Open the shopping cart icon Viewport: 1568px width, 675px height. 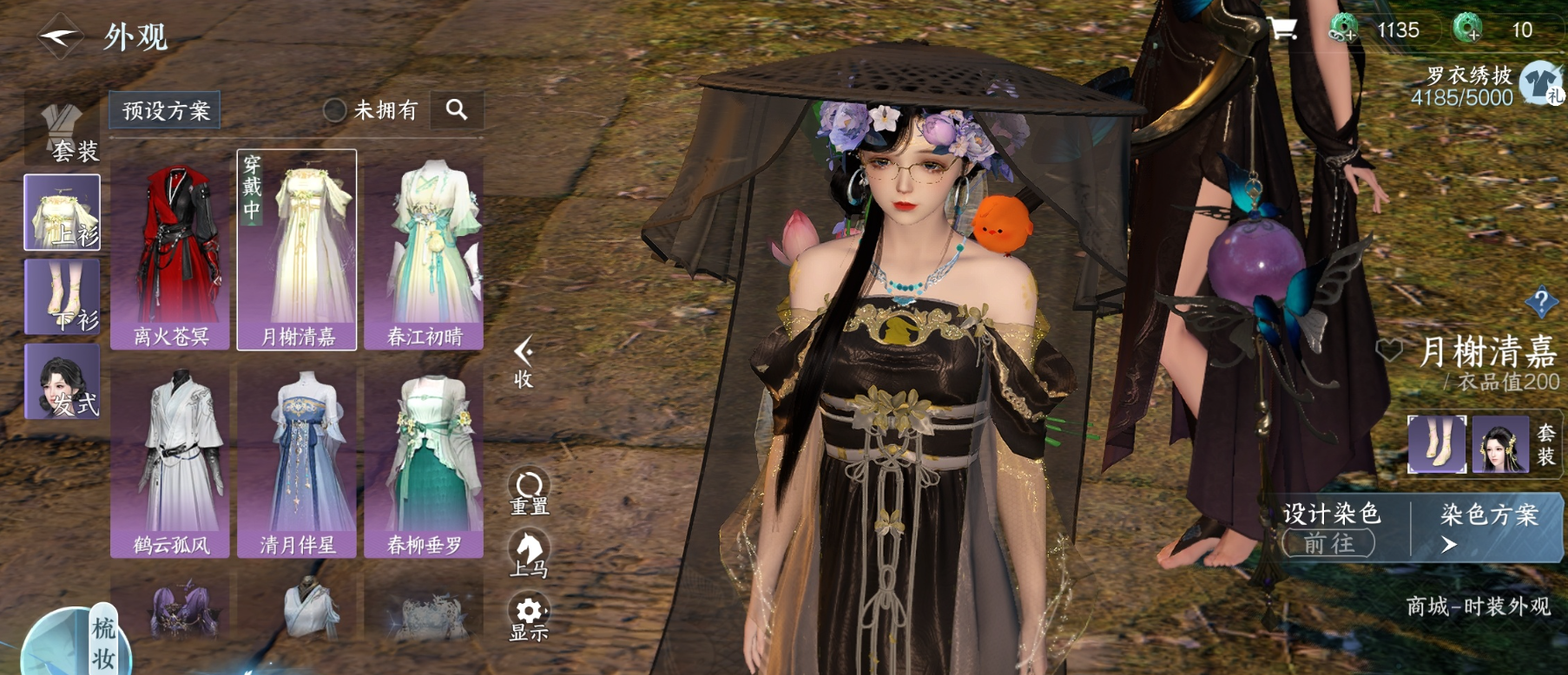1282,29
